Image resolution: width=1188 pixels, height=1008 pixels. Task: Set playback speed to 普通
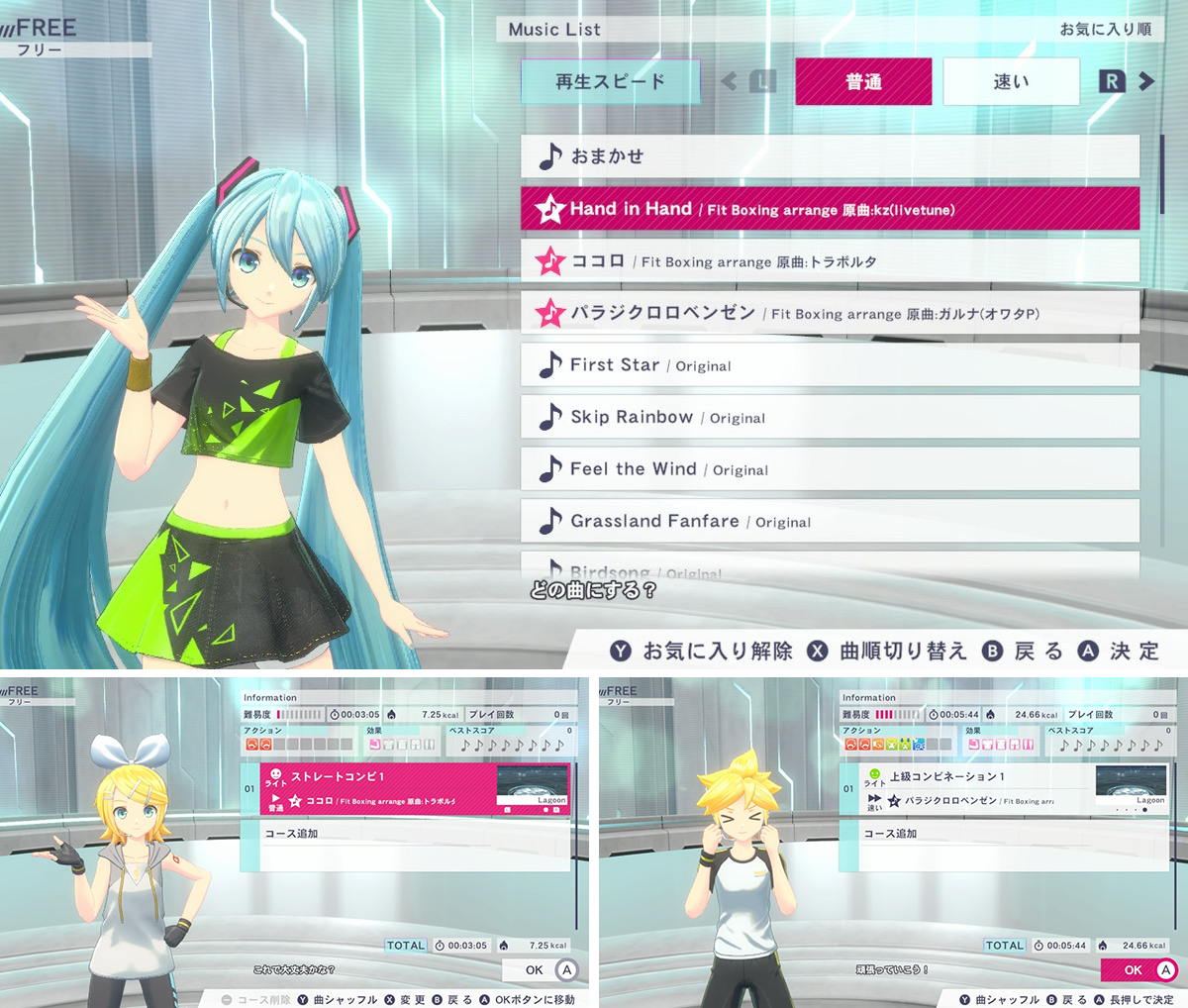point(863,82)
